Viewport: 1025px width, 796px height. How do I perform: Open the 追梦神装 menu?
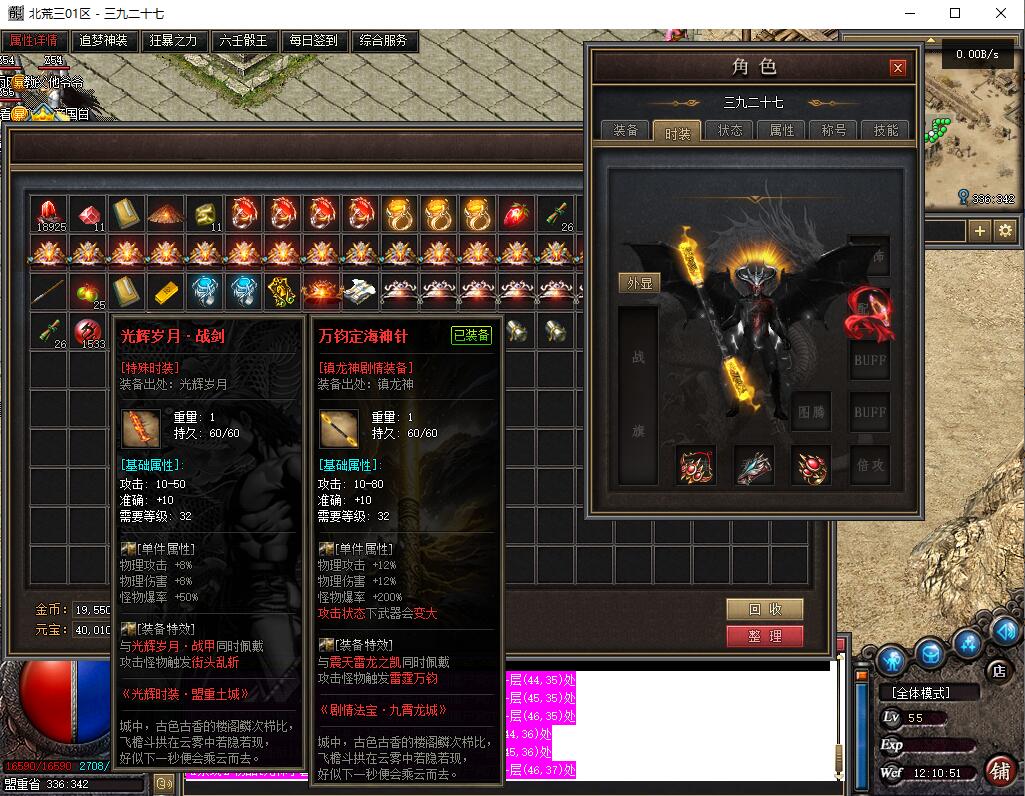point(103,41)
